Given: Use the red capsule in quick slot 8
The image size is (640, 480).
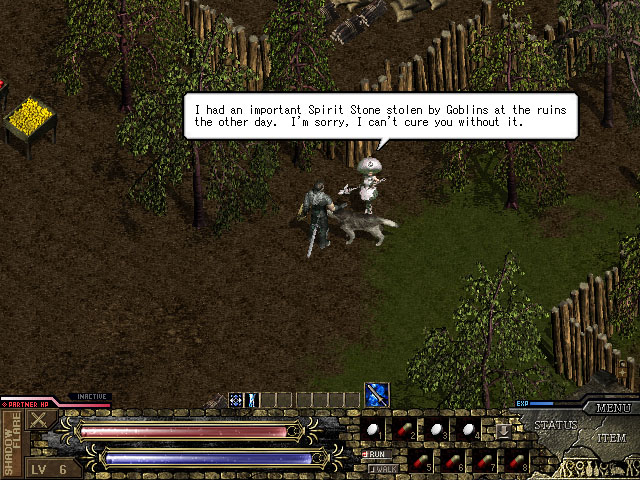Looking at the screenshot, I should 515,462.
